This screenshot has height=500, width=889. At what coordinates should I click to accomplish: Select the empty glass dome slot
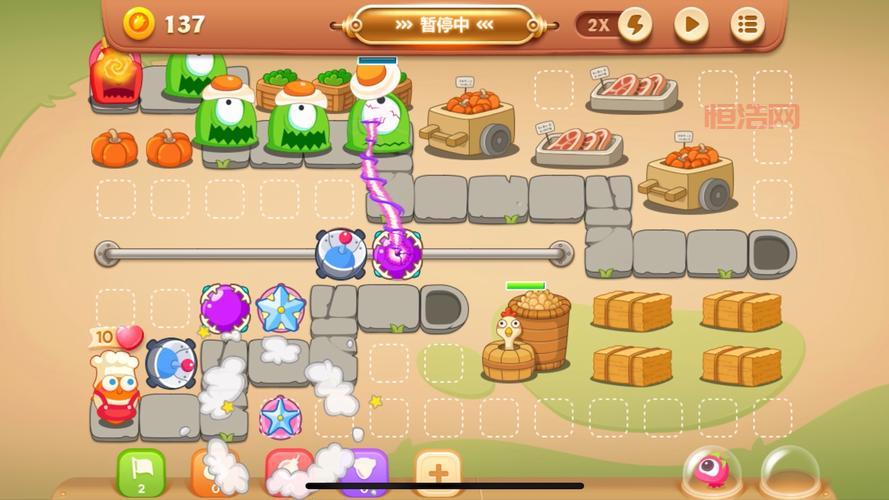790,472
